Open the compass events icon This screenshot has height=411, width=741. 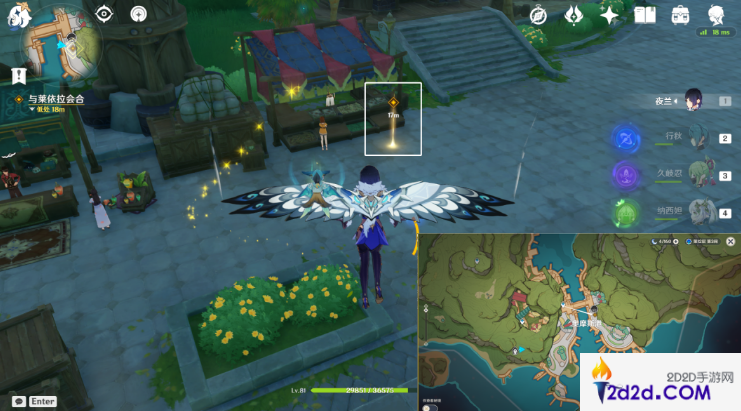(539, 15)
